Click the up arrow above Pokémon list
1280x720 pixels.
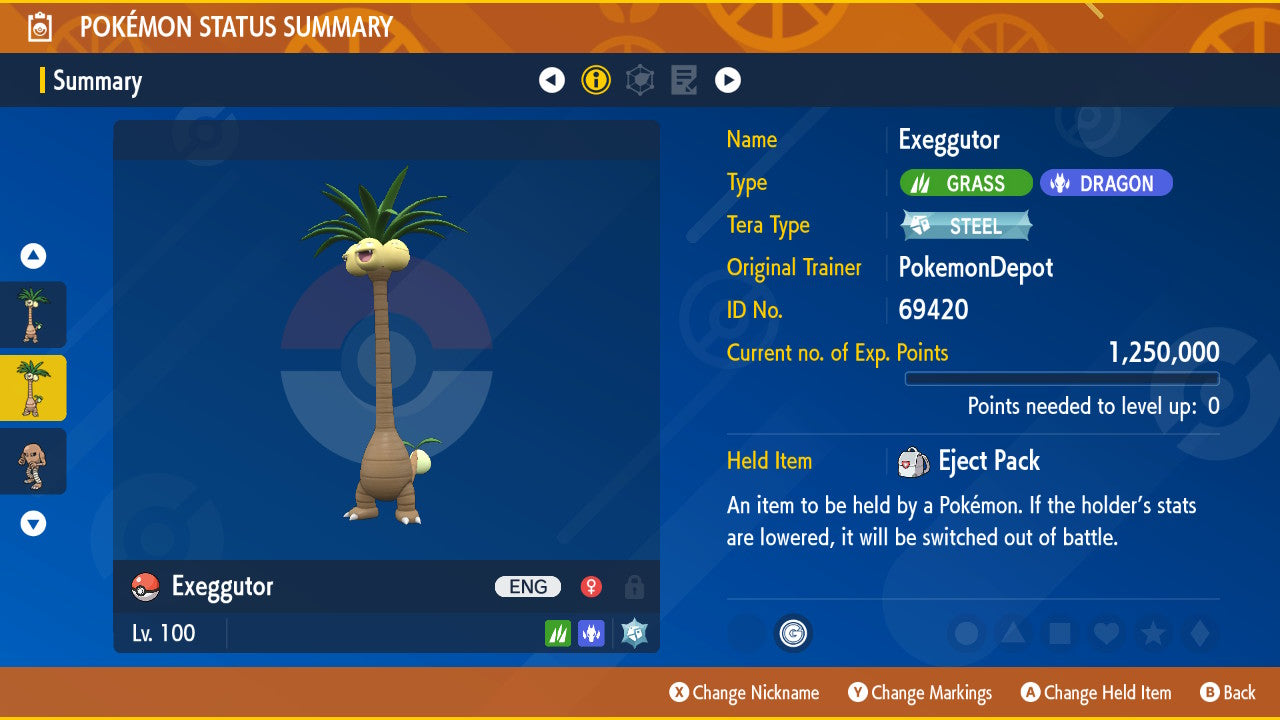[33, 256]
